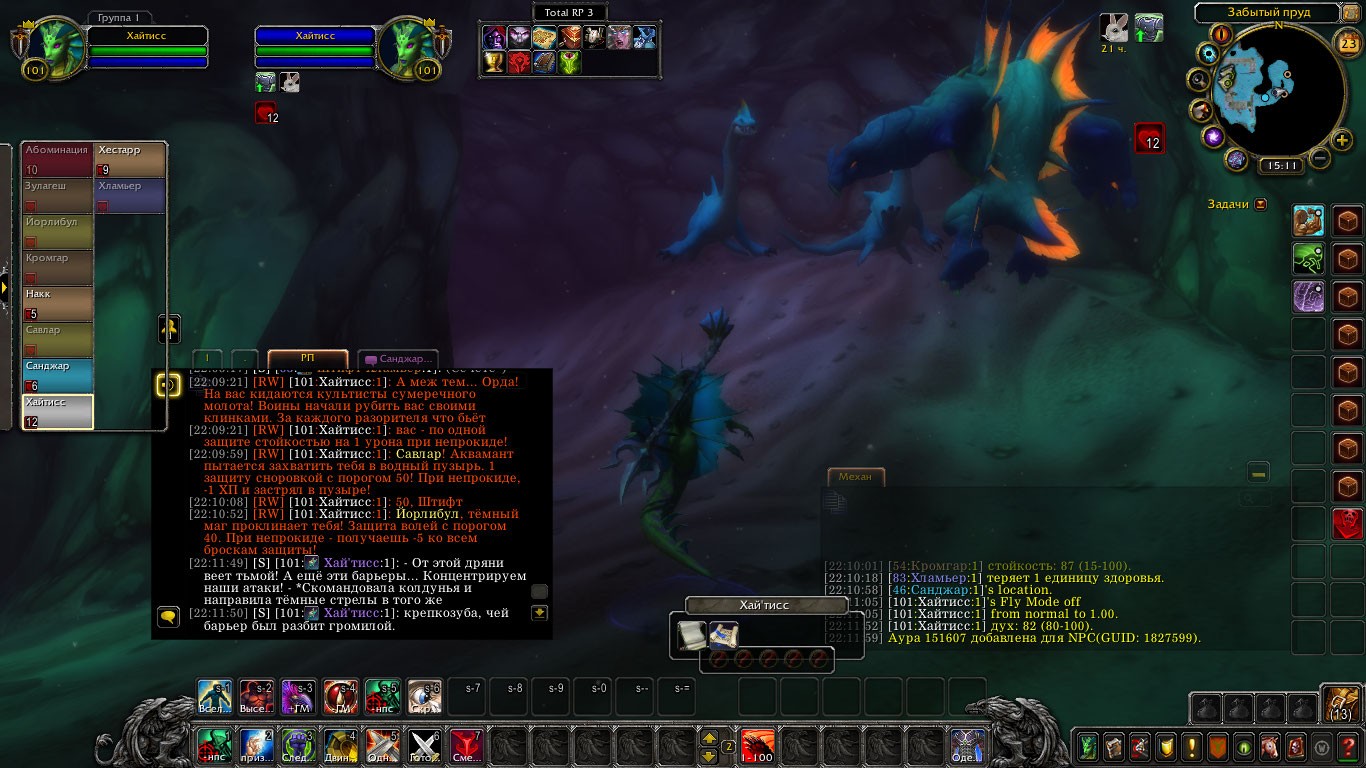This screenshot has height=768, width=1366.
Task: Activate the eye ability on the s-6 slot
Action: pyautogui.click(x=425, y=695)
